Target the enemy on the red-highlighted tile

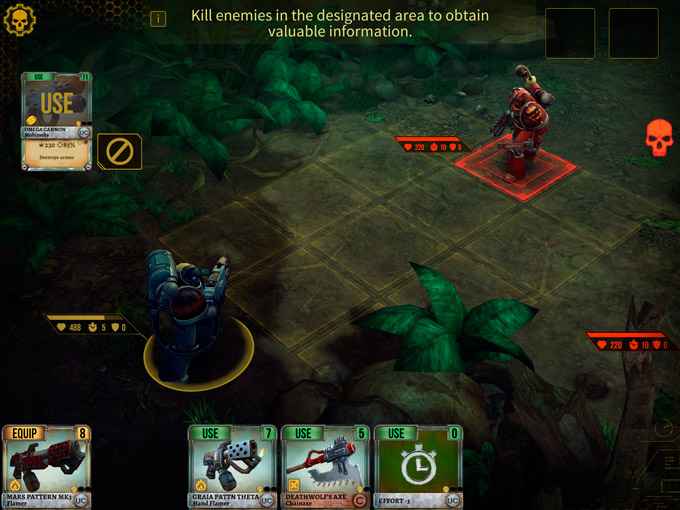[x=518, y=135]
